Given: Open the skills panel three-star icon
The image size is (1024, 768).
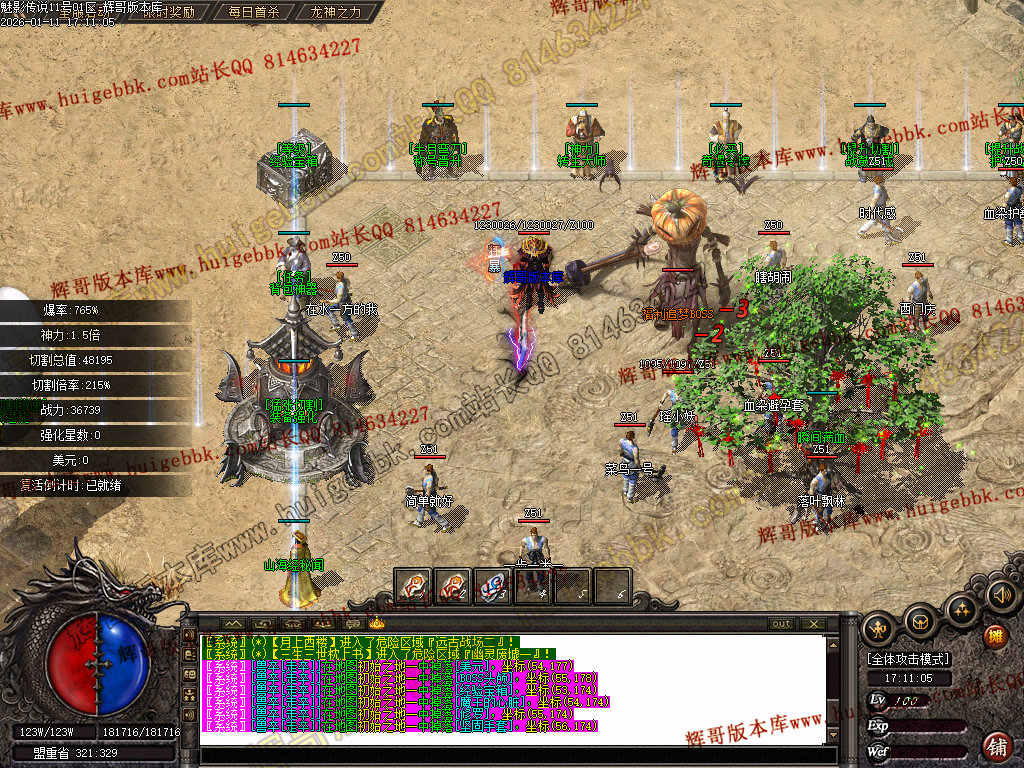Looking at the screenshot, I should point(961,609).
